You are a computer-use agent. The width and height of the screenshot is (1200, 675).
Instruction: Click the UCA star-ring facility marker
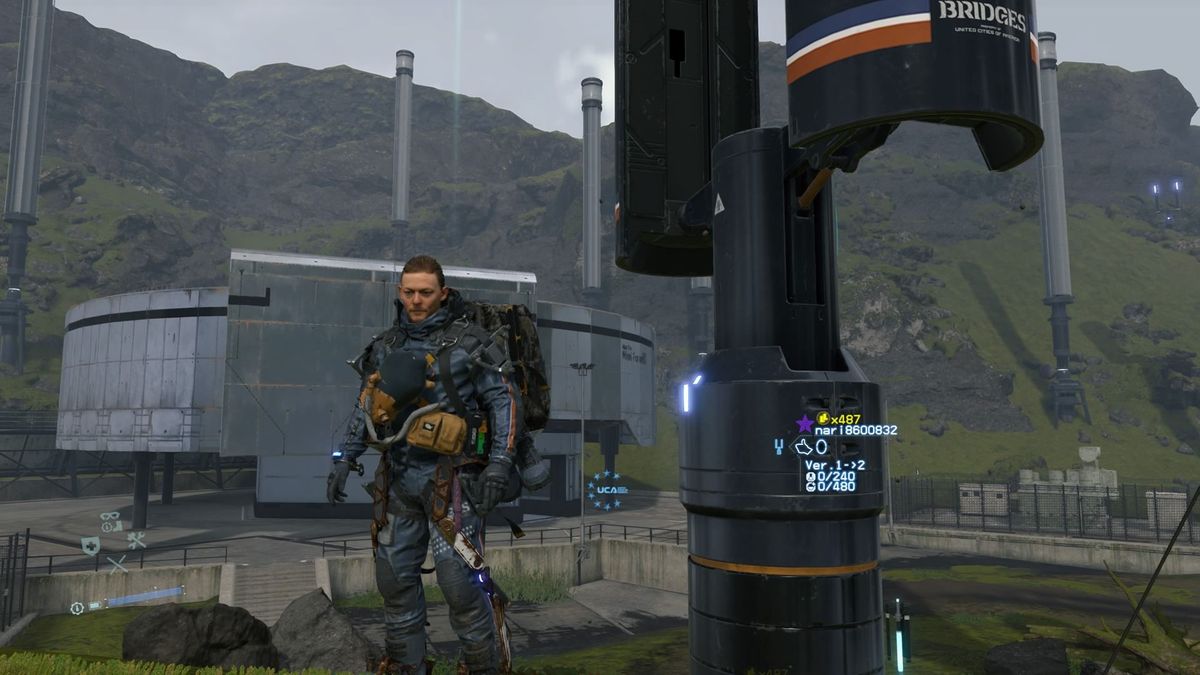pos(607,490)
